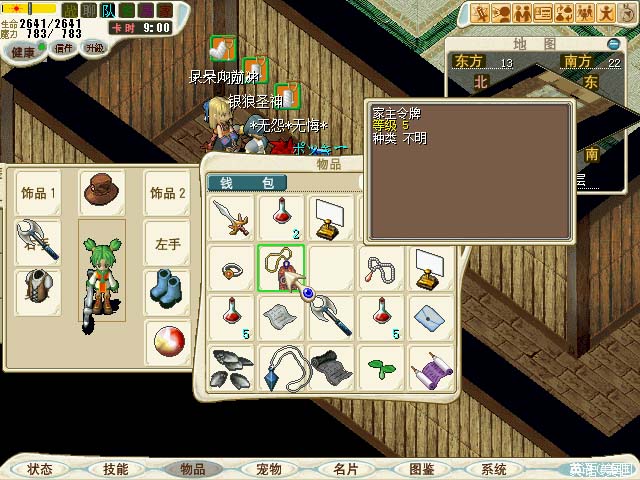Open the 系统 system menu

pos(493,469)
